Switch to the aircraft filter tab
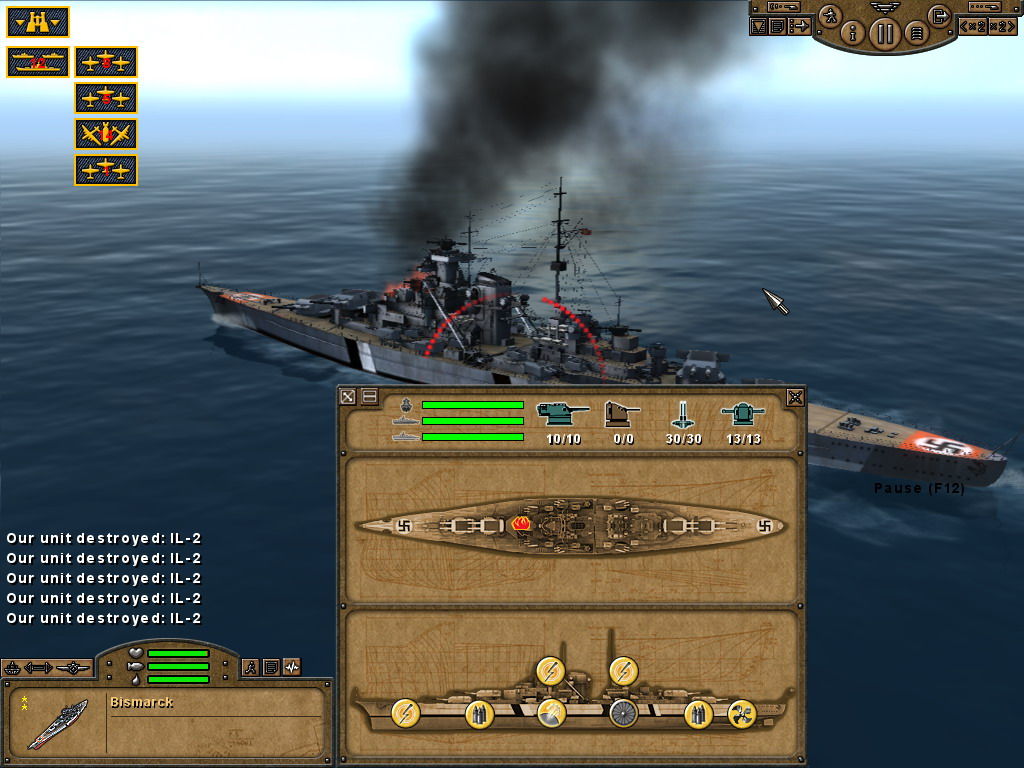 tap(72, 667)
